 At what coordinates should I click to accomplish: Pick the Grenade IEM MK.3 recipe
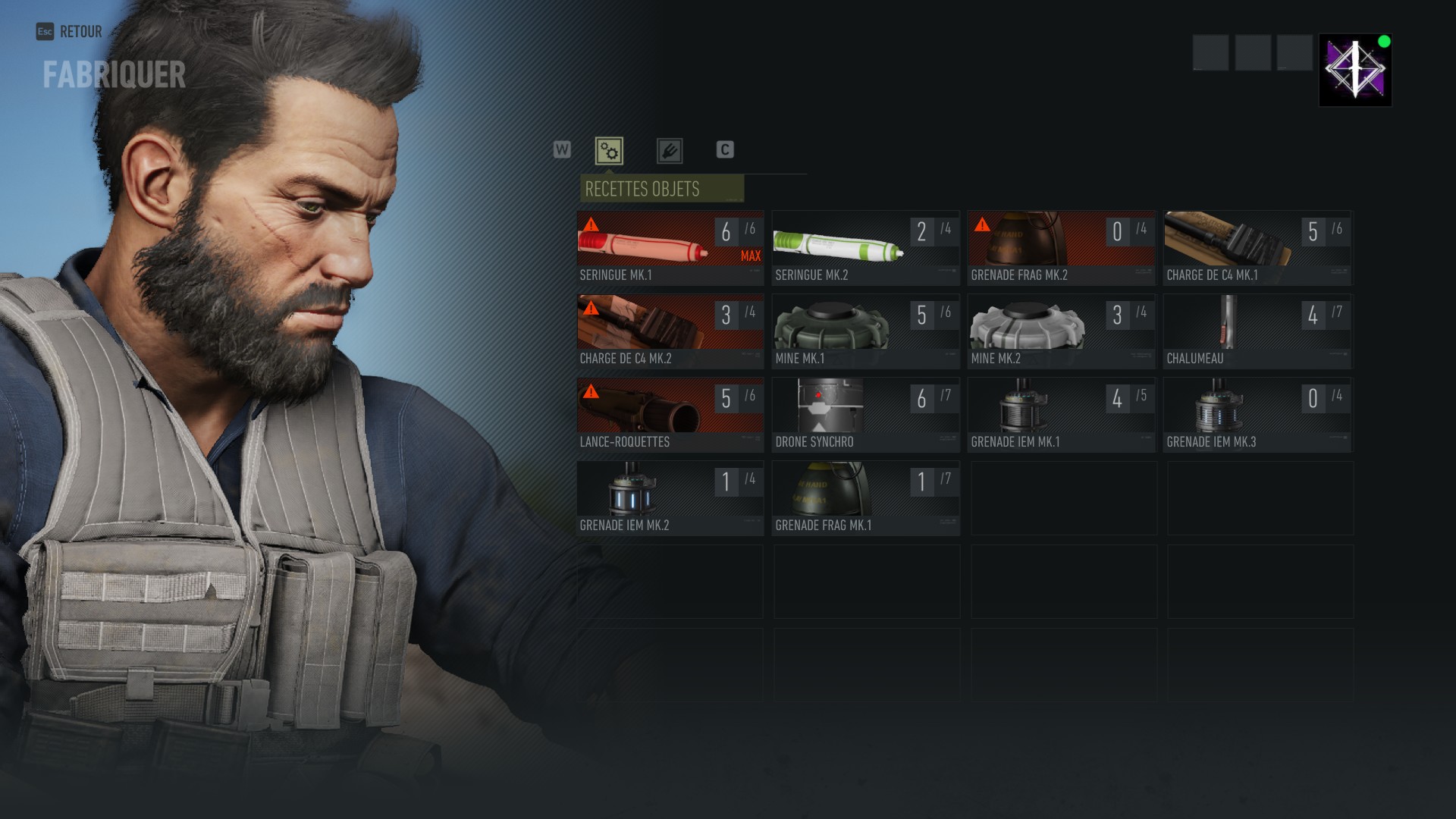[1257, 415]
